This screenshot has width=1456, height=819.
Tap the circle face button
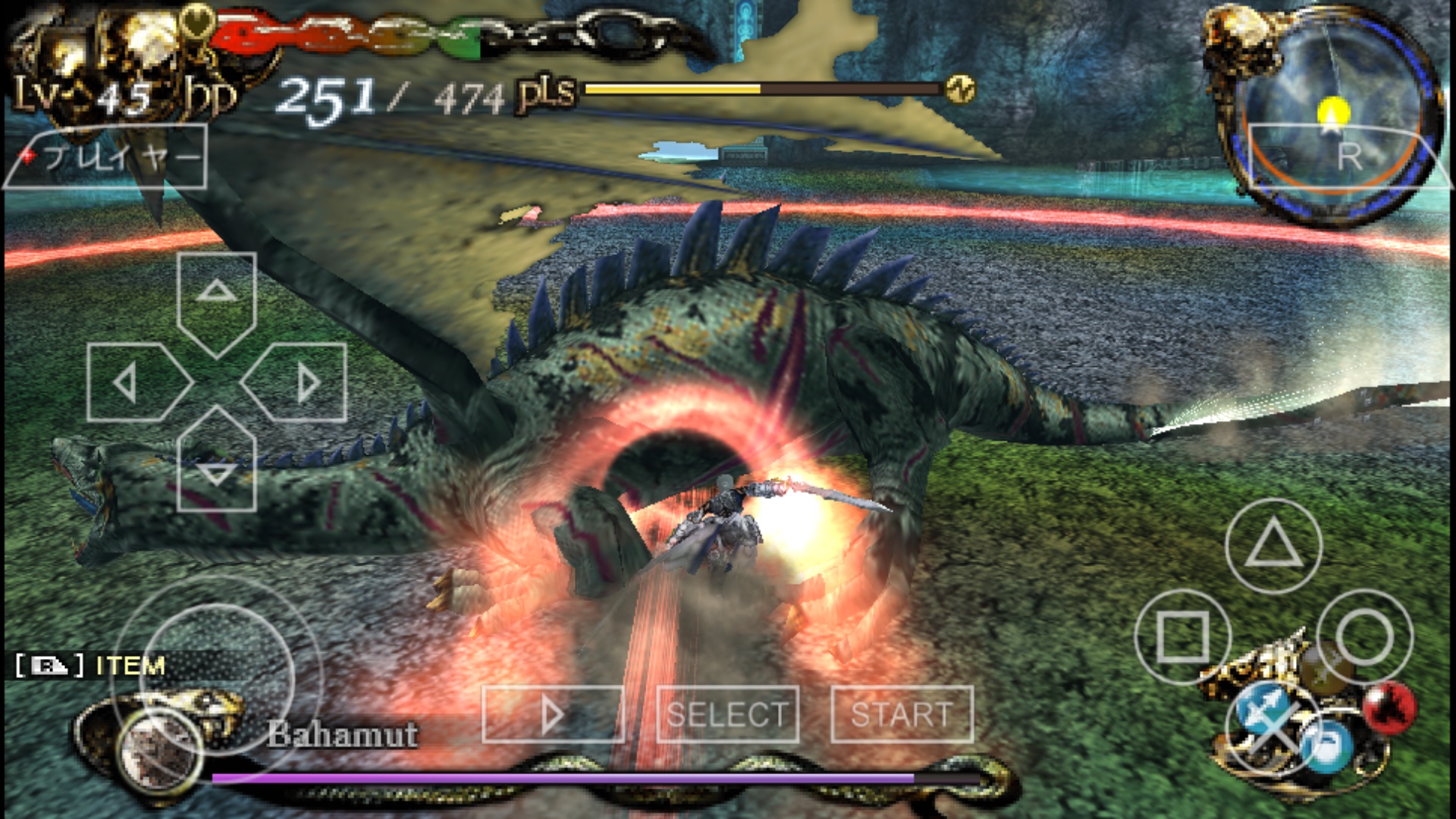coord(1364,636)
